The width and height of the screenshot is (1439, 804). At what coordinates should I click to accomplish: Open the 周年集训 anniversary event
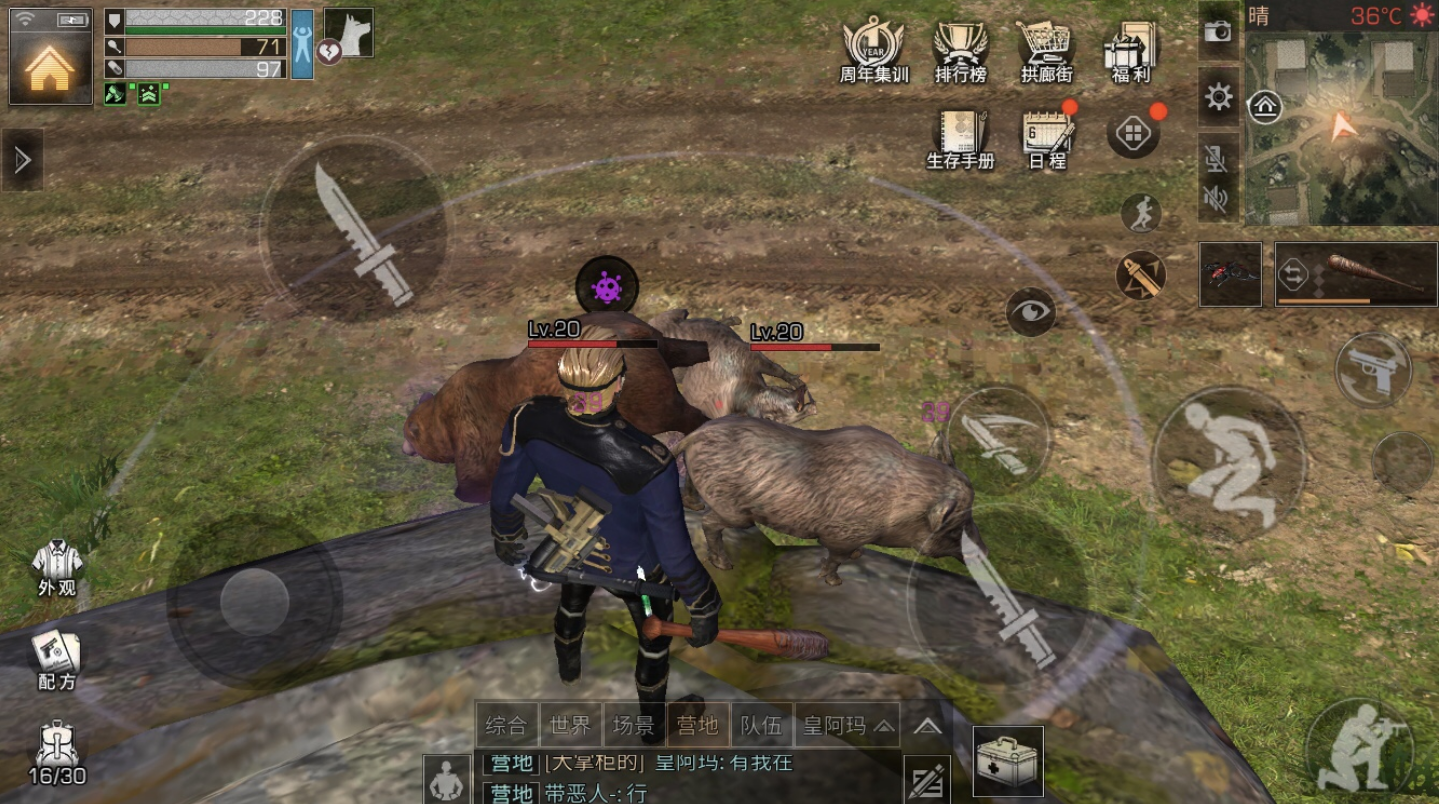(x=873, y=52)
